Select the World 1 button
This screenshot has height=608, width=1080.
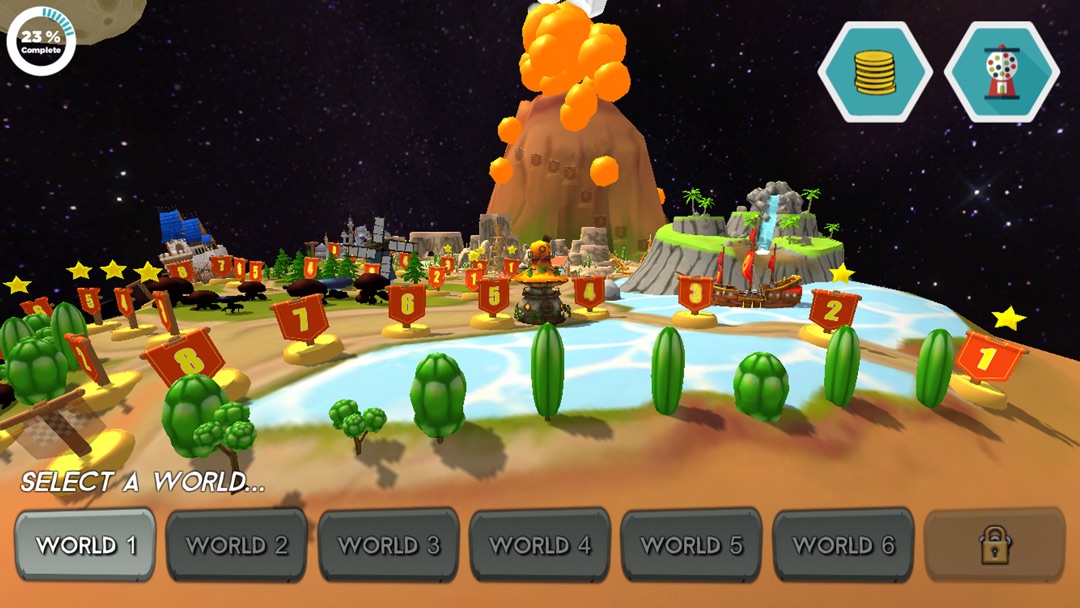85,545
